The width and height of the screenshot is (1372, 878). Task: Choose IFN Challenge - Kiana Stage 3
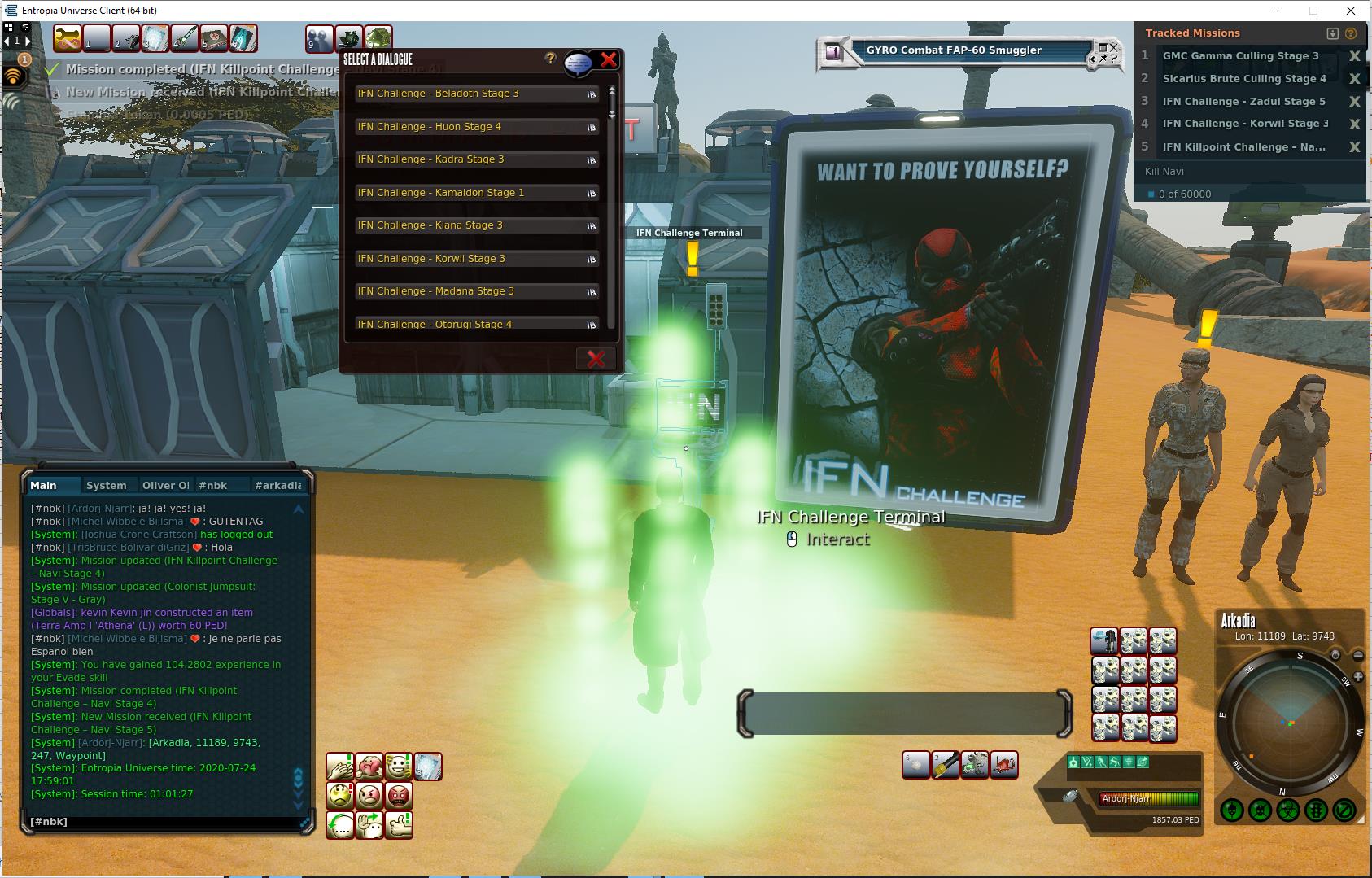pos(476,225)
